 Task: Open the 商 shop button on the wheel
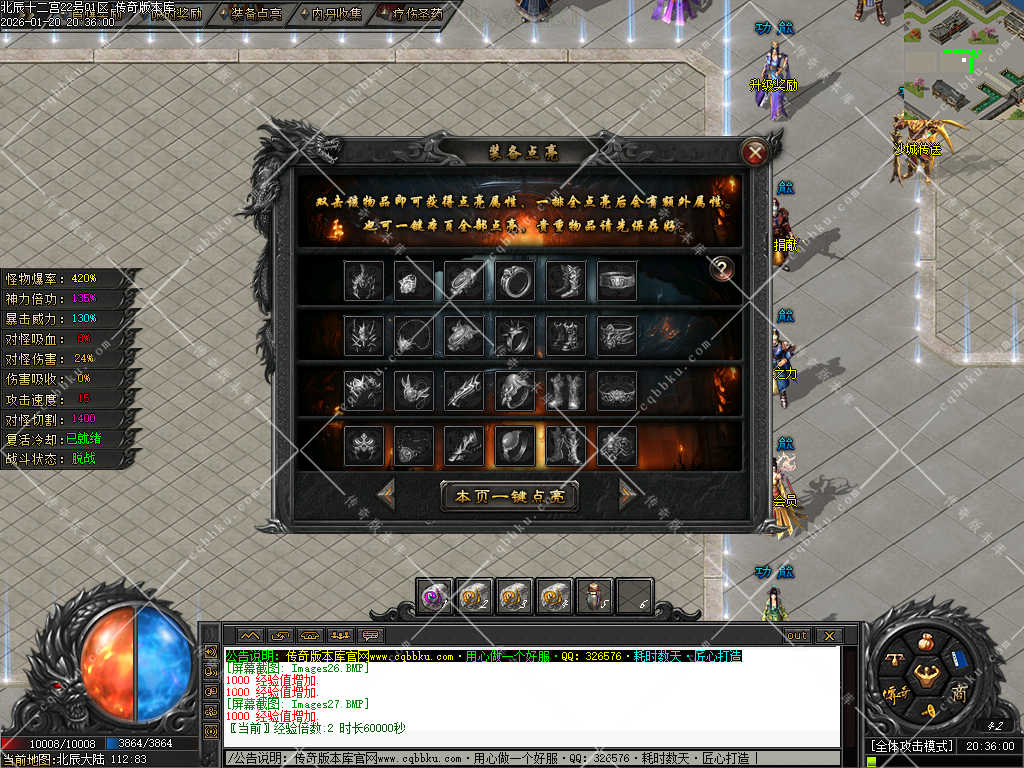[958, 694]
